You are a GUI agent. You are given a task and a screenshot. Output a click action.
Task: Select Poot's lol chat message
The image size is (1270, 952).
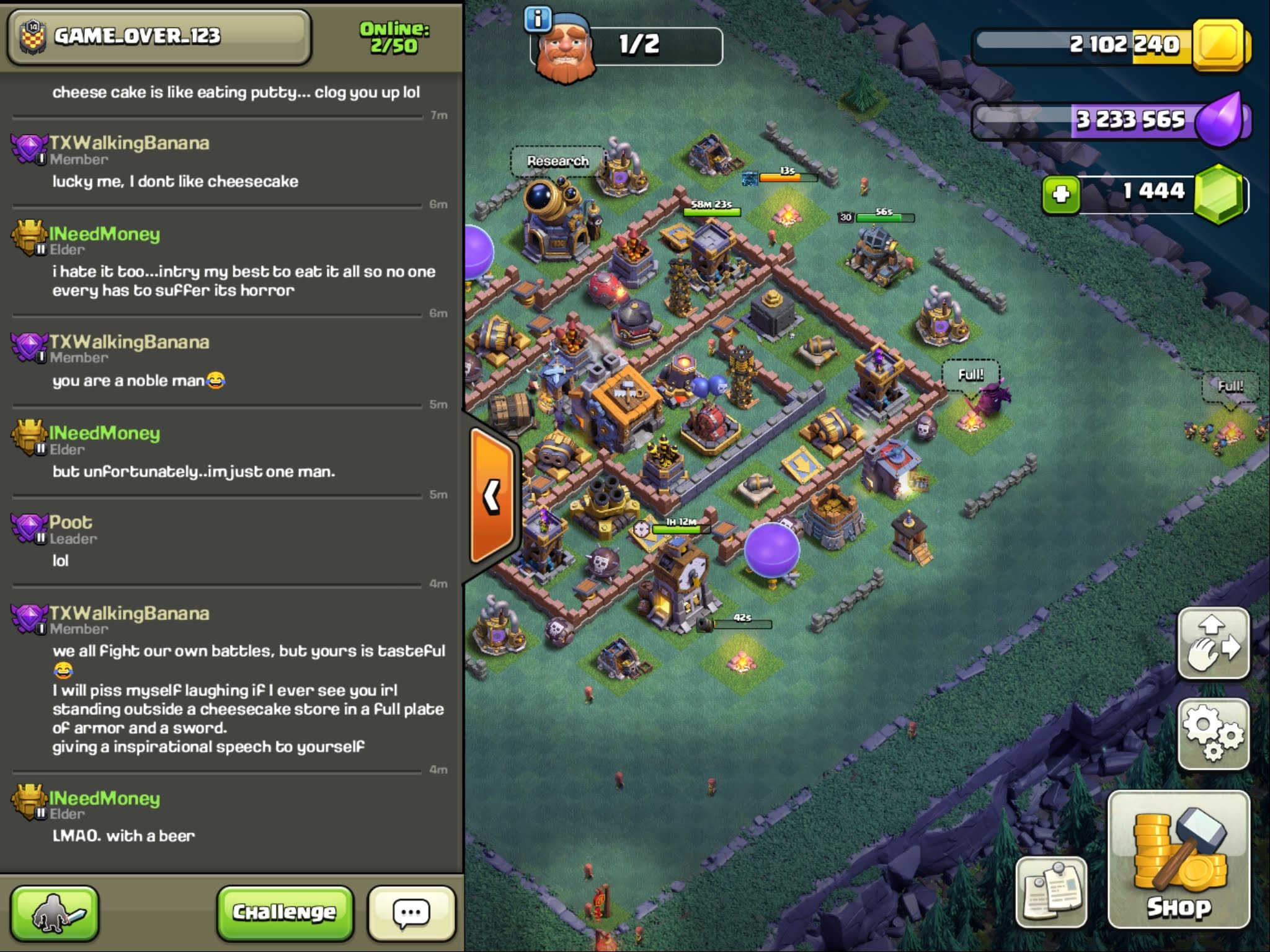[61, 561]
